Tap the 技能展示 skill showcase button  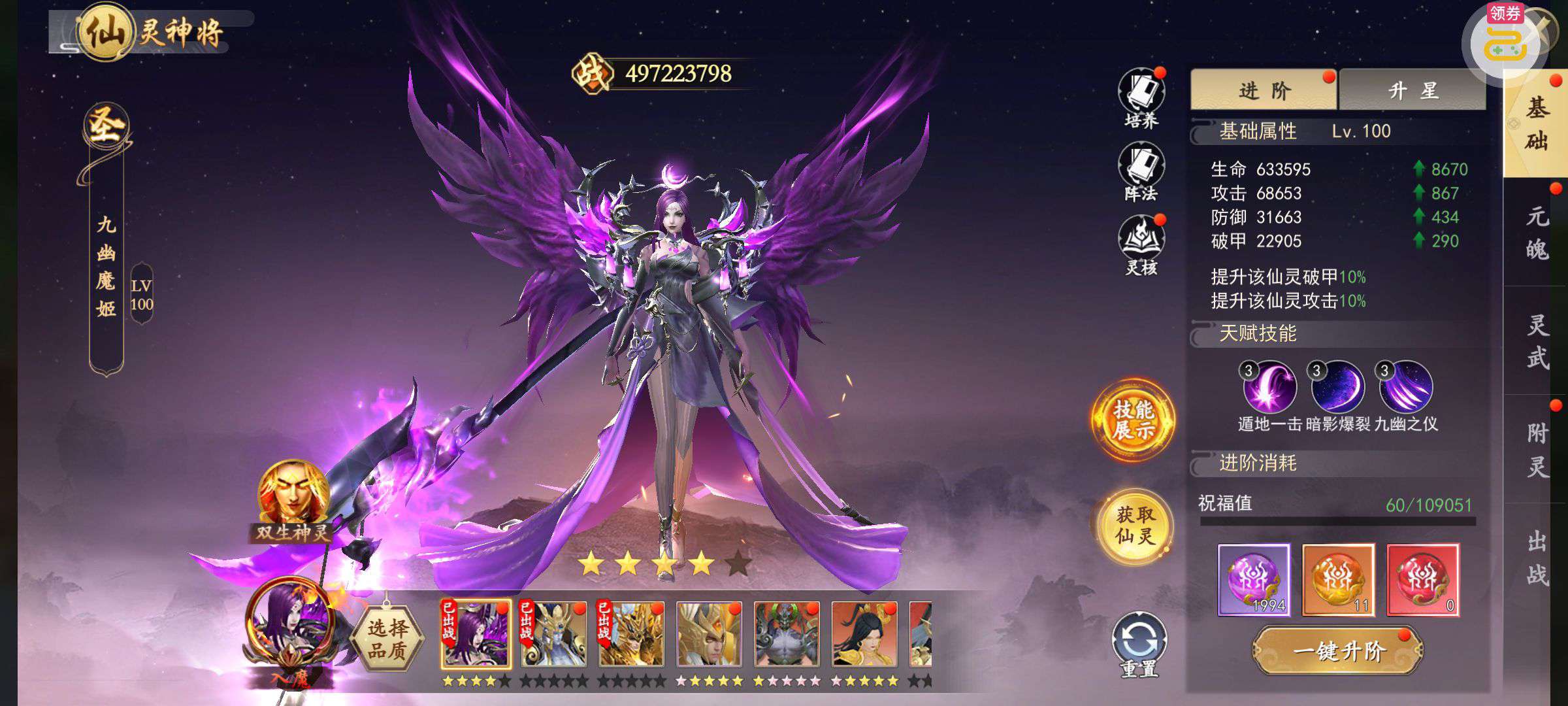(x=1133, y=419)
